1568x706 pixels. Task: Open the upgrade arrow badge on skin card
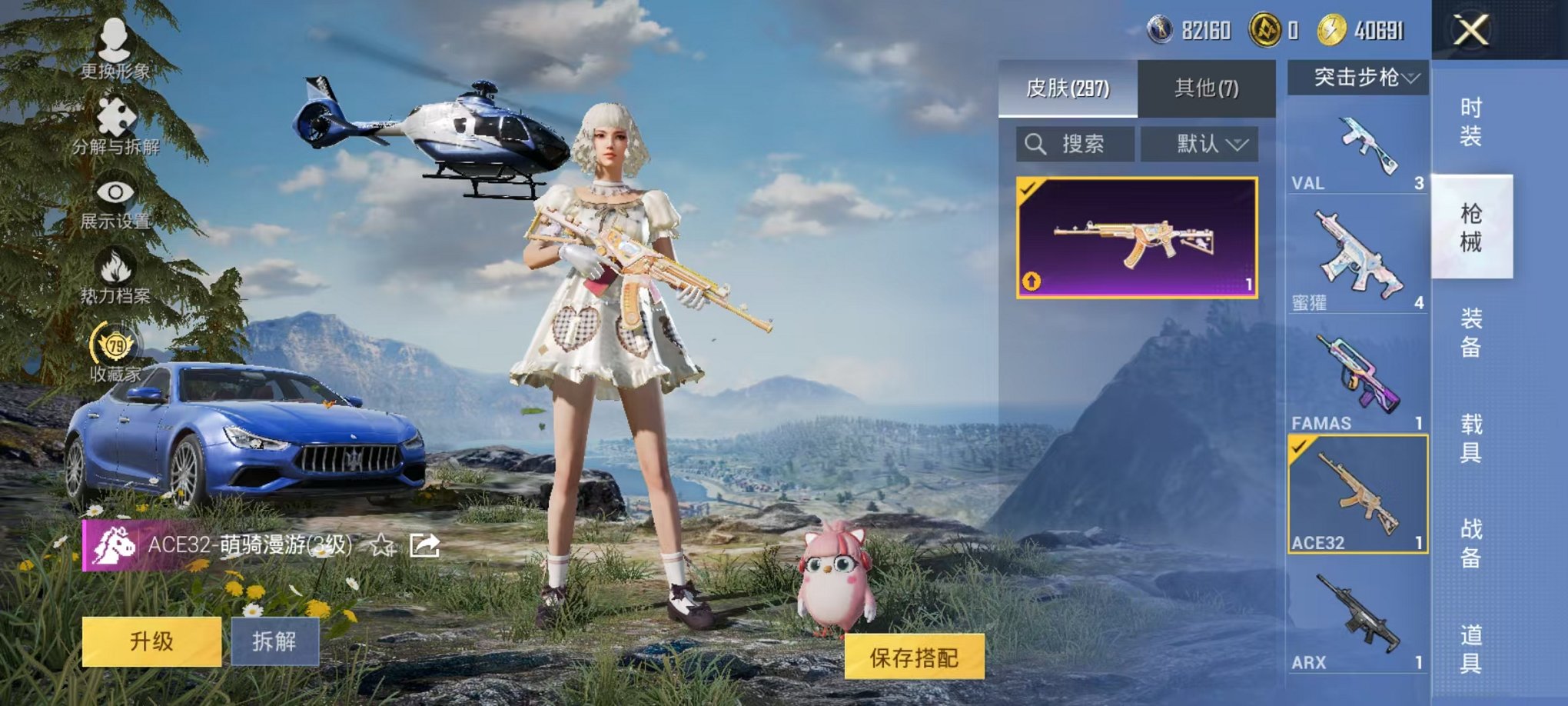pyautogui.click(x=1031, y=281)
